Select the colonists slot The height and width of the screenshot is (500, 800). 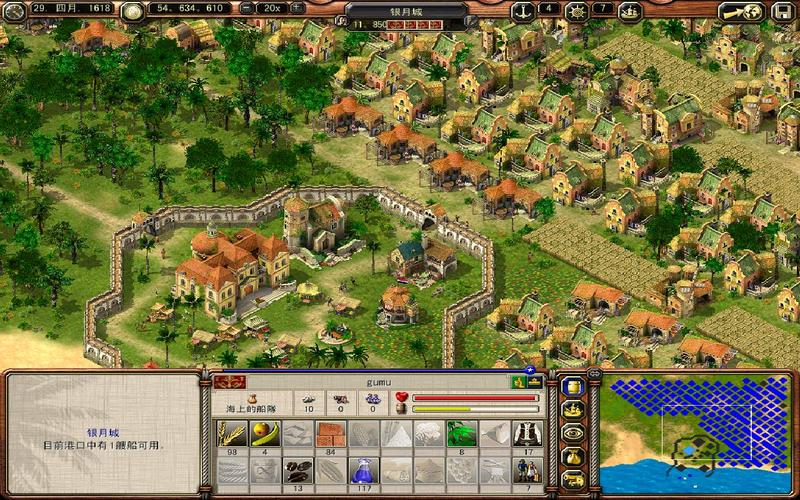pyautogui.click(x=525, y=469)
